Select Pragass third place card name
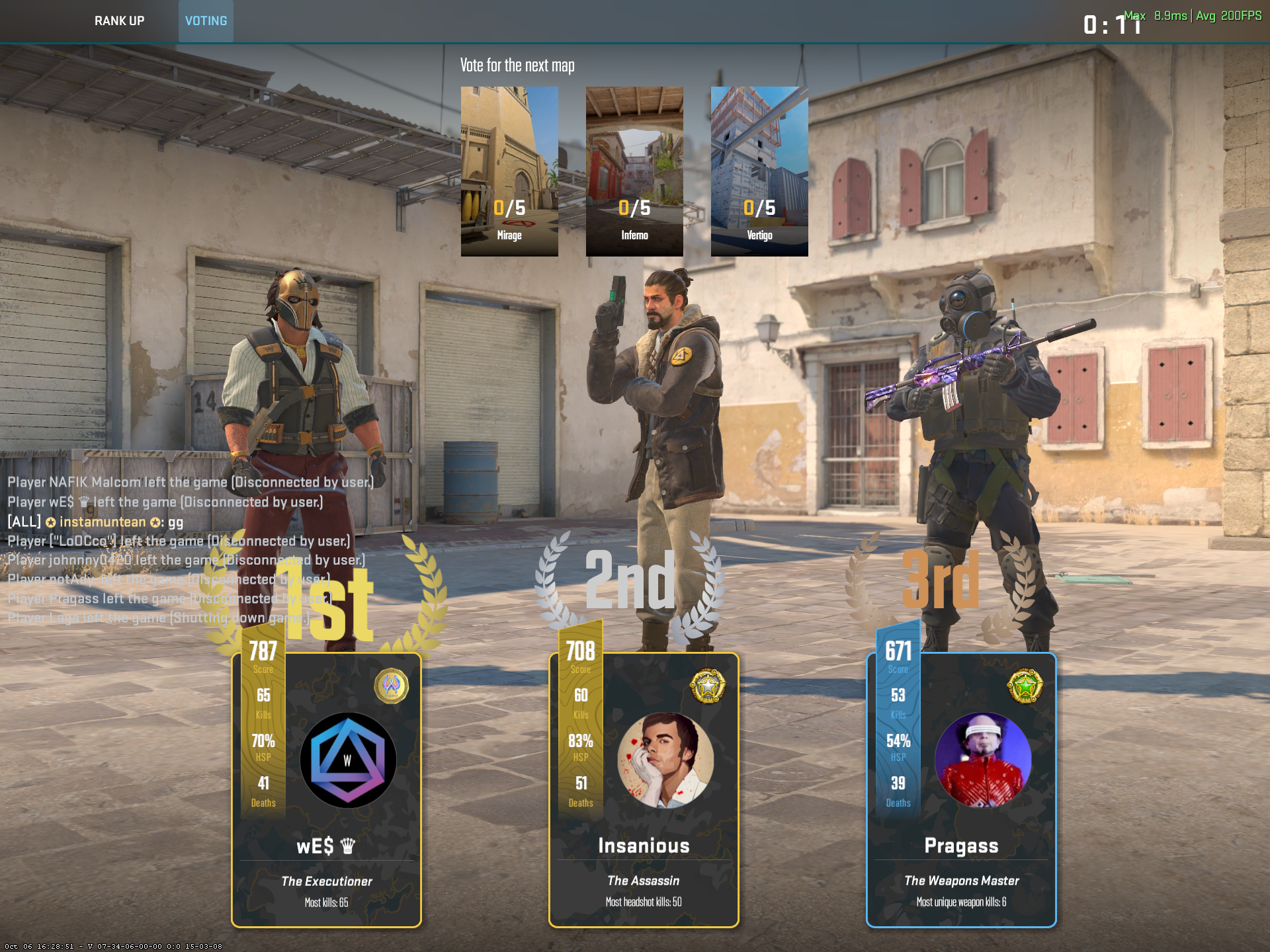 (x=961, y=846)
